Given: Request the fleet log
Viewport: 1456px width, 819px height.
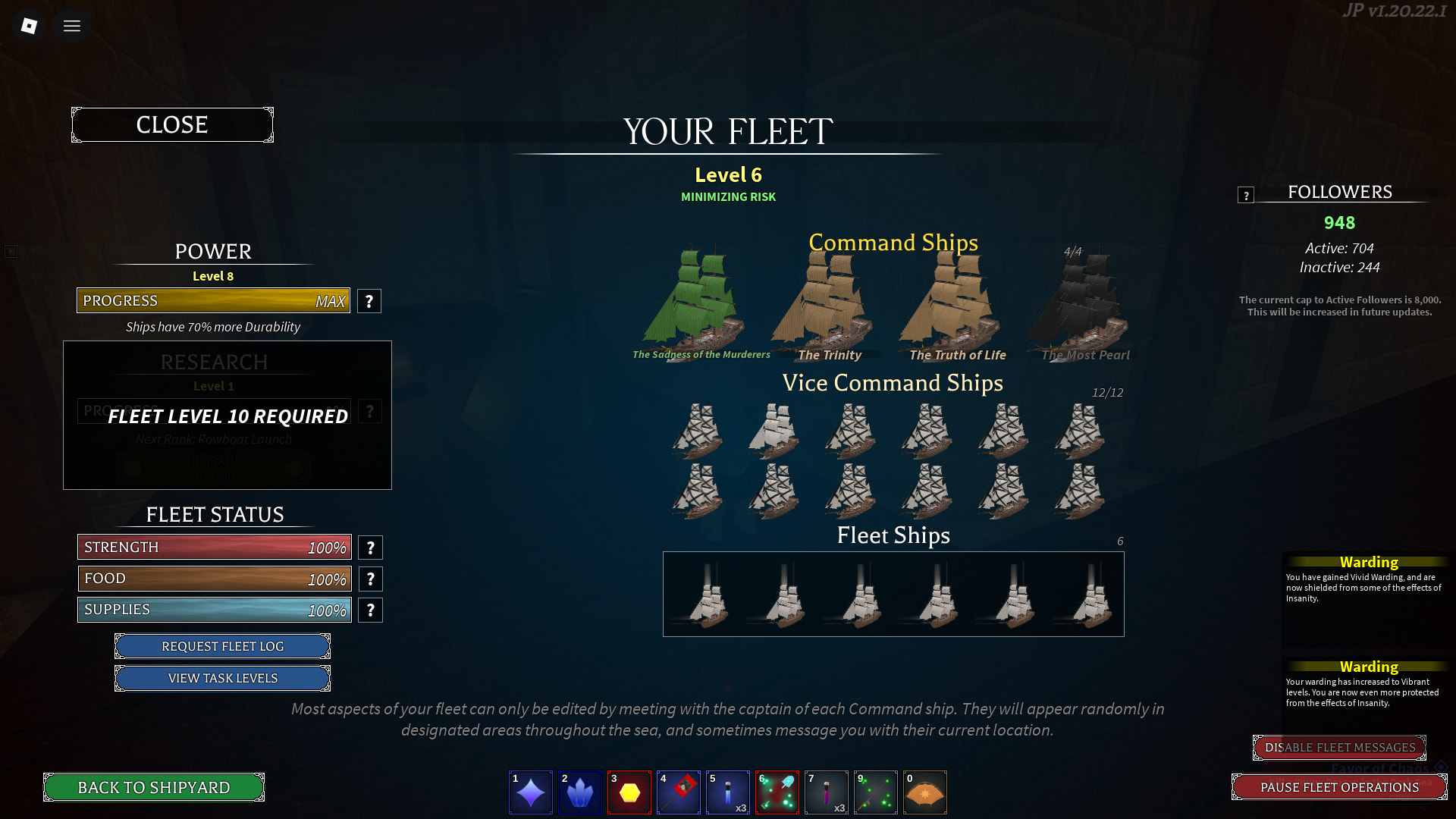Looking at the screenshot, I should point(222,646).
